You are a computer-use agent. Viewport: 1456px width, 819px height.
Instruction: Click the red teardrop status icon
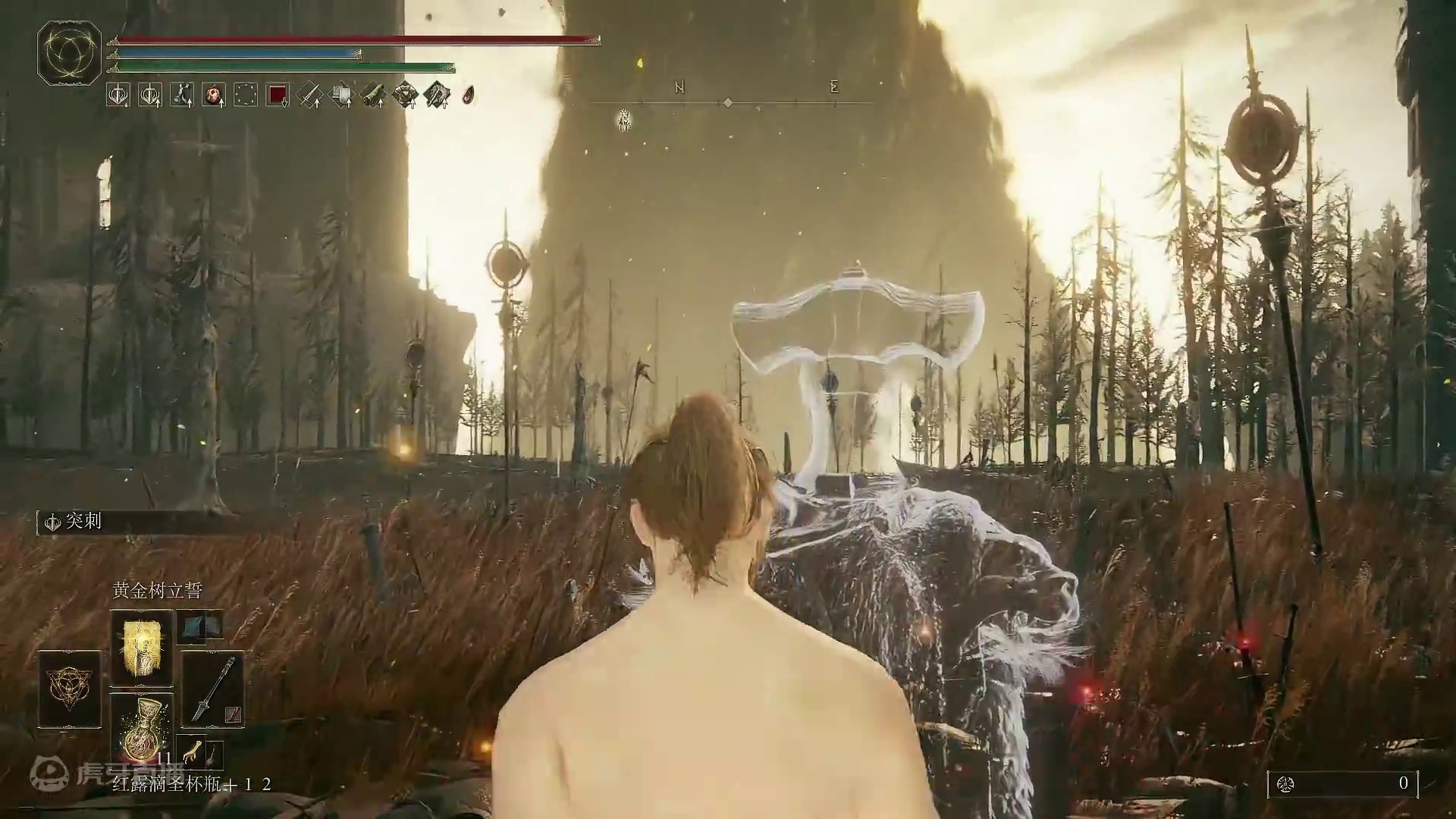coord(469,95)
